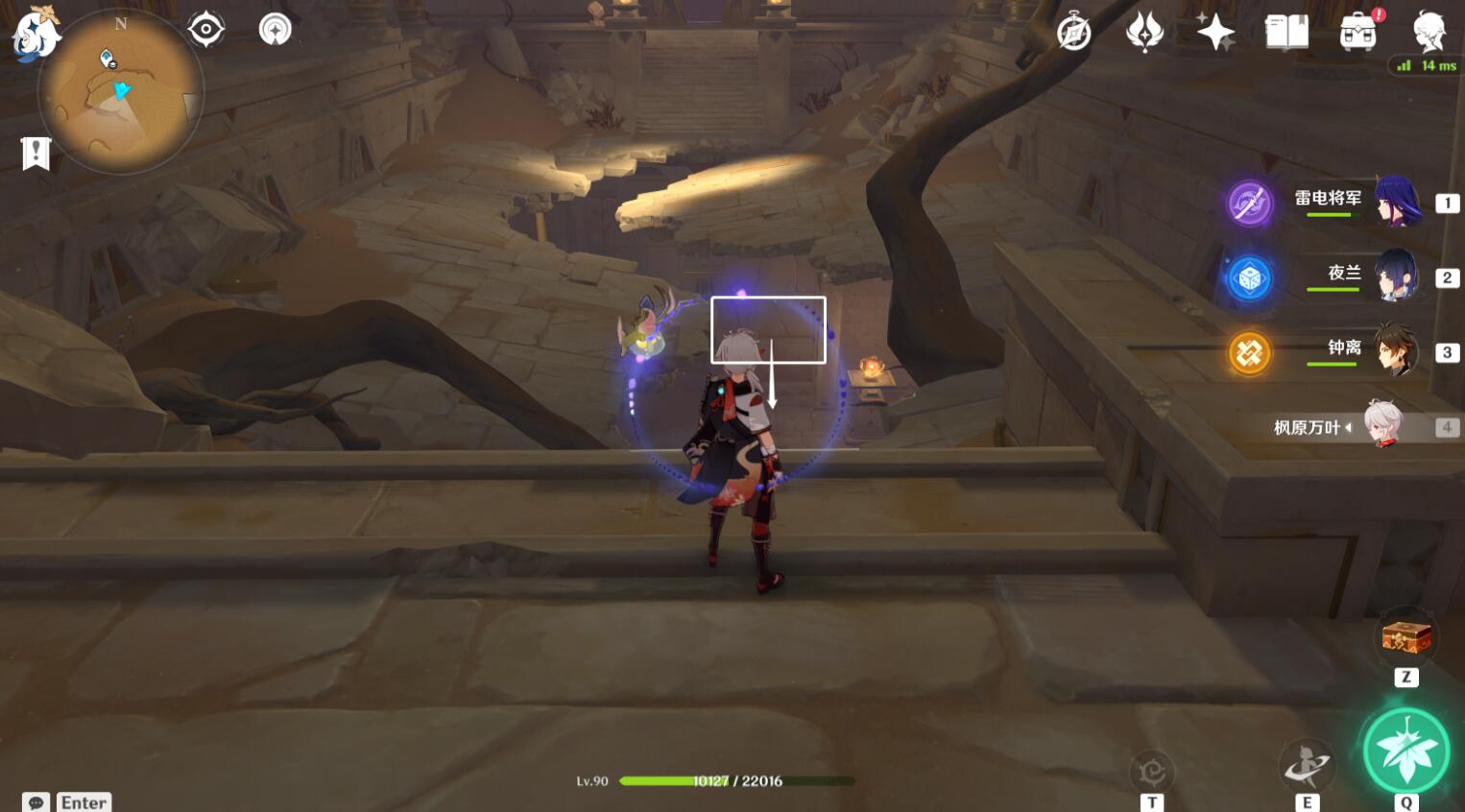This screenshot has height=812, width=1465.
Task: Use the treasure chest gadget
Action: [1406, 636]
